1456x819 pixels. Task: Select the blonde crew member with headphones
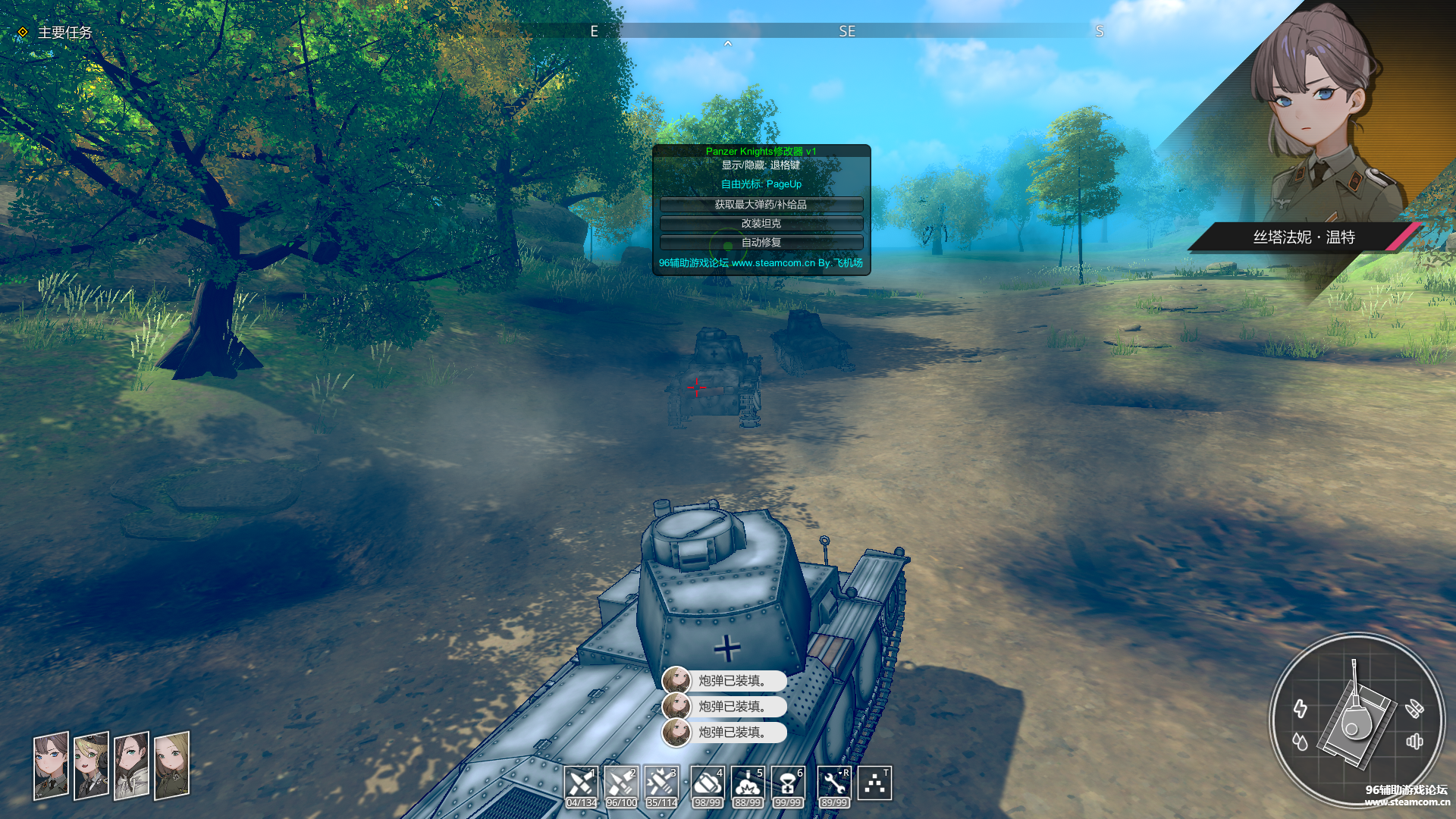pos(91,765)
